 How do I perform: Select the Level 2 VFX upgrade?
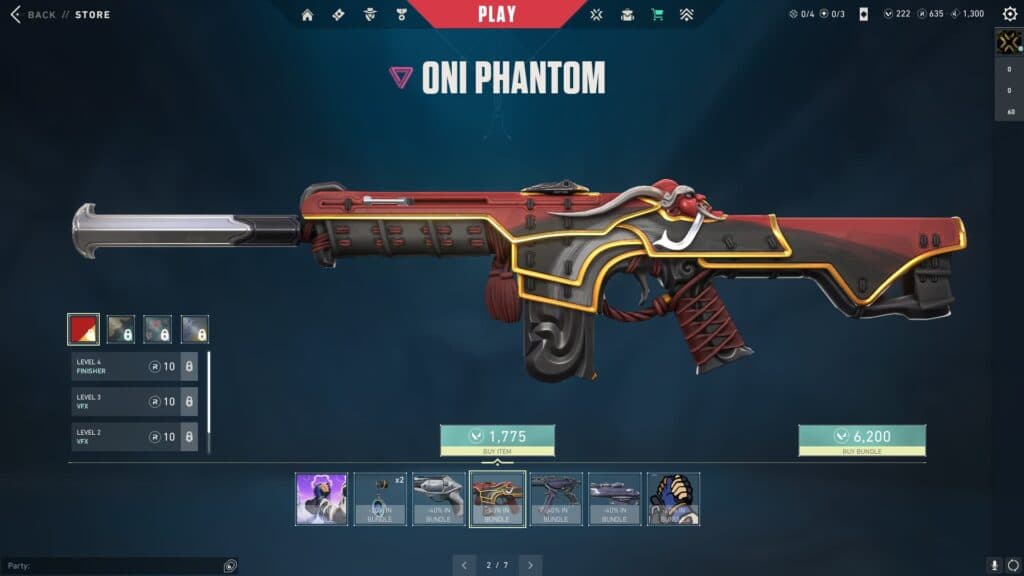[x=134, y=437]
